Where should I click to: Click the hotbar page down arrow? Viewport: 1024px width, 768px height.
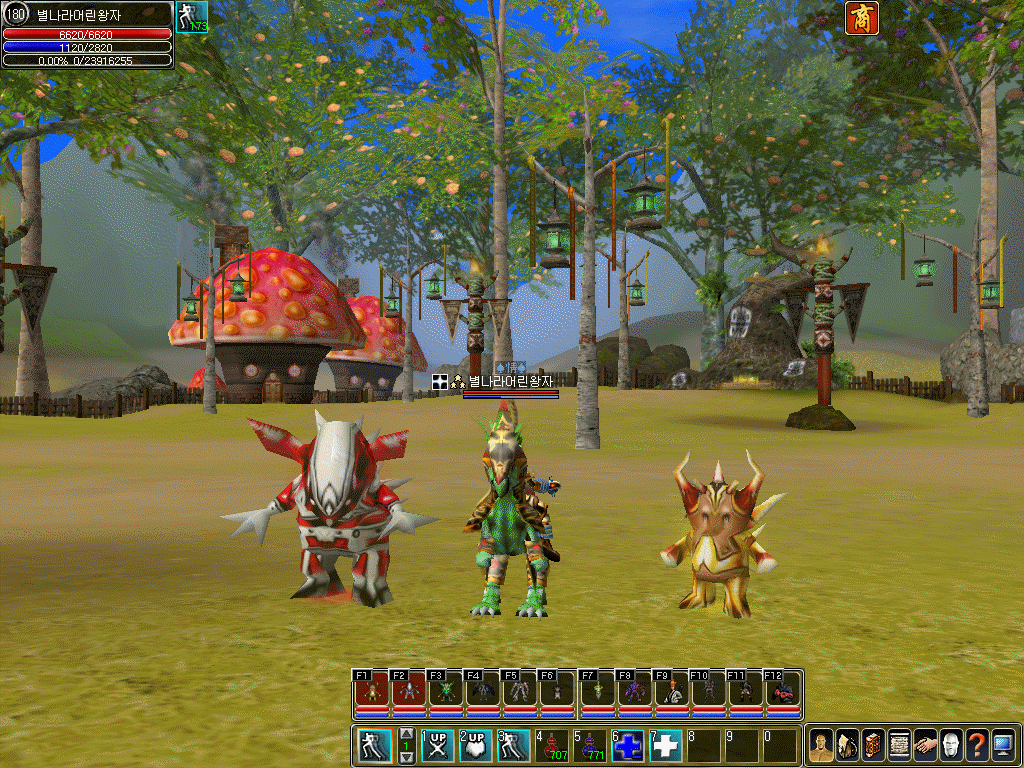406,757
